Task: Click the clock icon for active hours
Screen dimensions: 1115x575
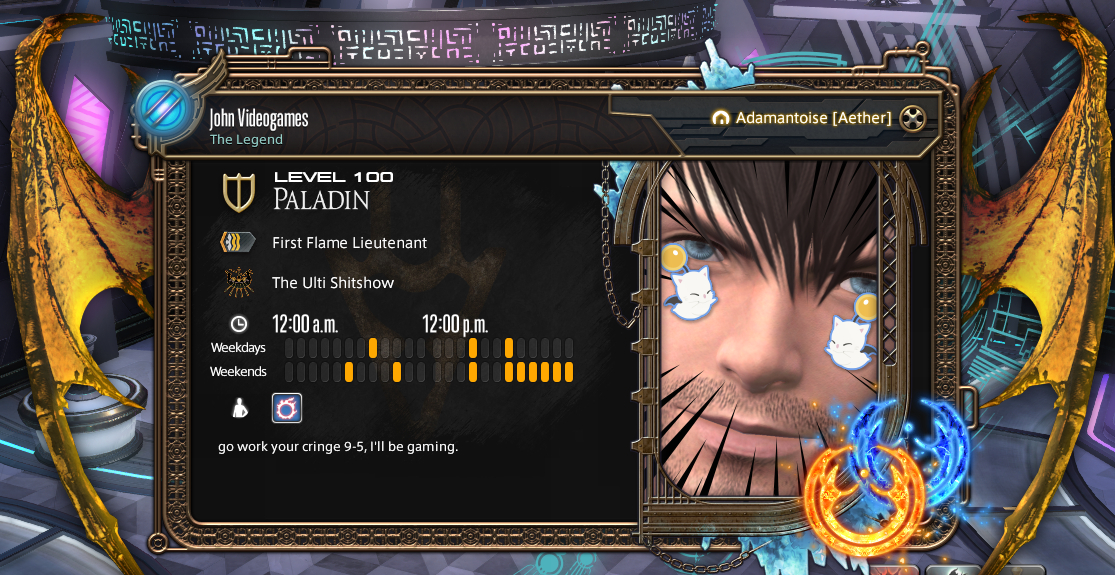Action: [x=239, y=323]
